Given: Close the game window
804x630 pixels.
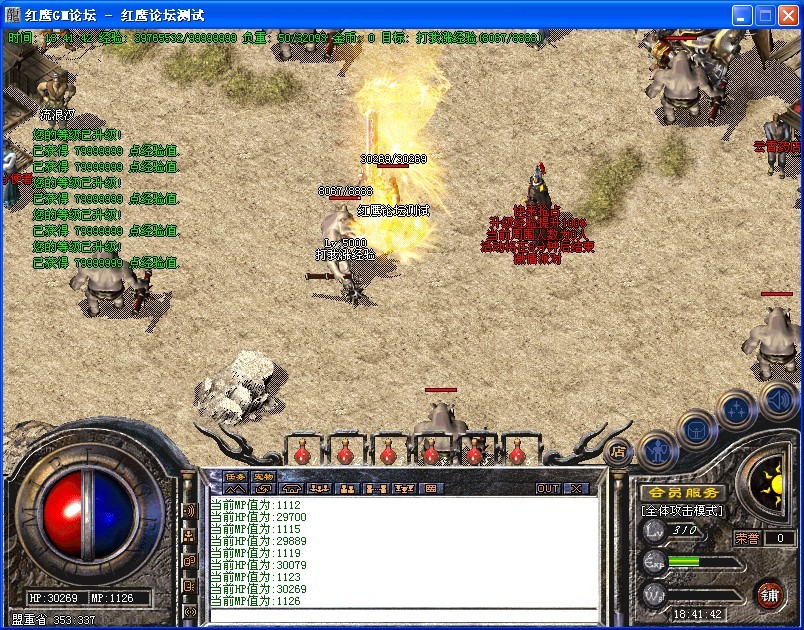Looking at the screenshot, I should click(x=788, y=15).
